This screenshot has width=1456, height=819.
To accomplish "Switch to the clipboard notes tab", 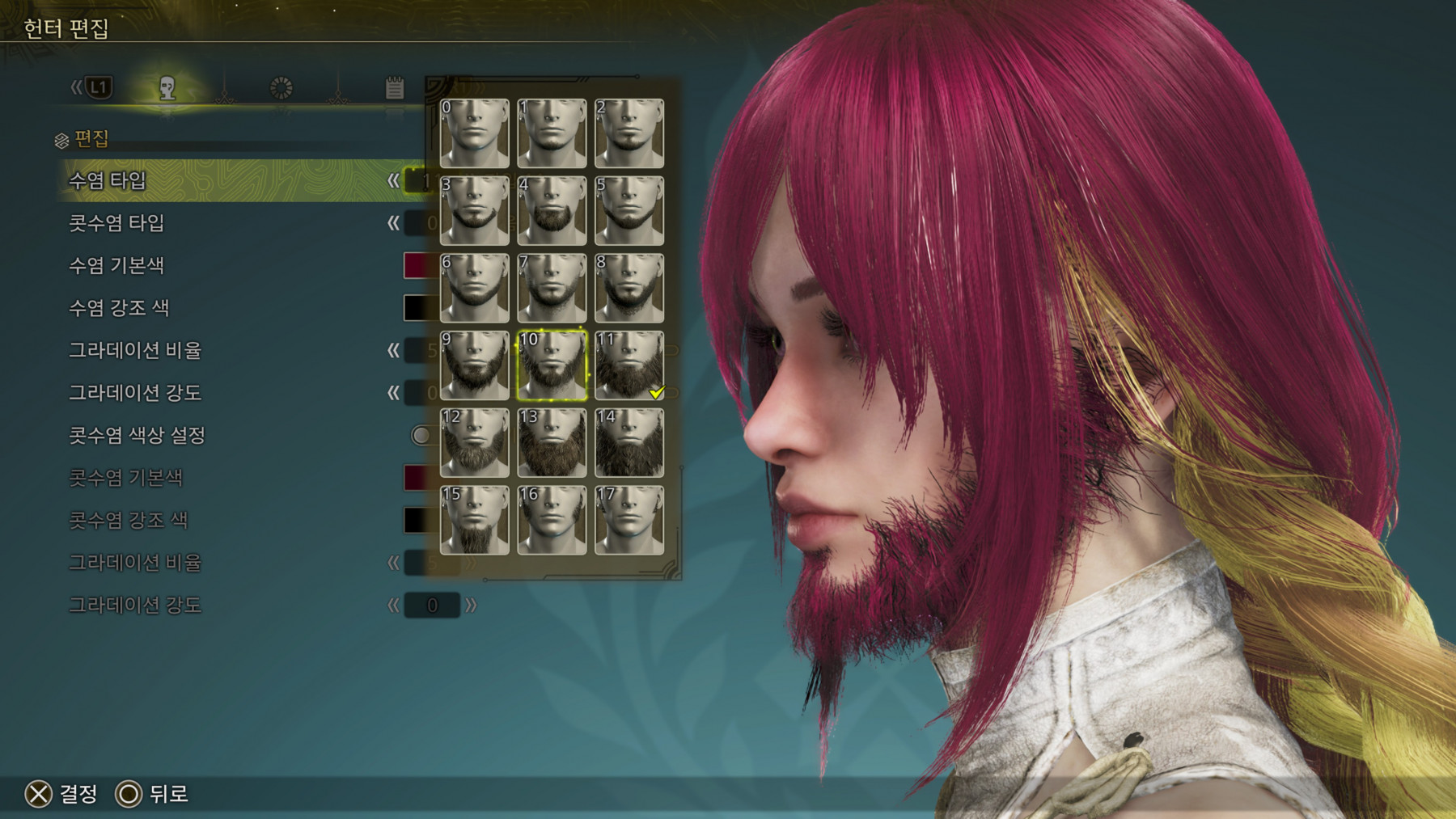I will coord(394,88).
